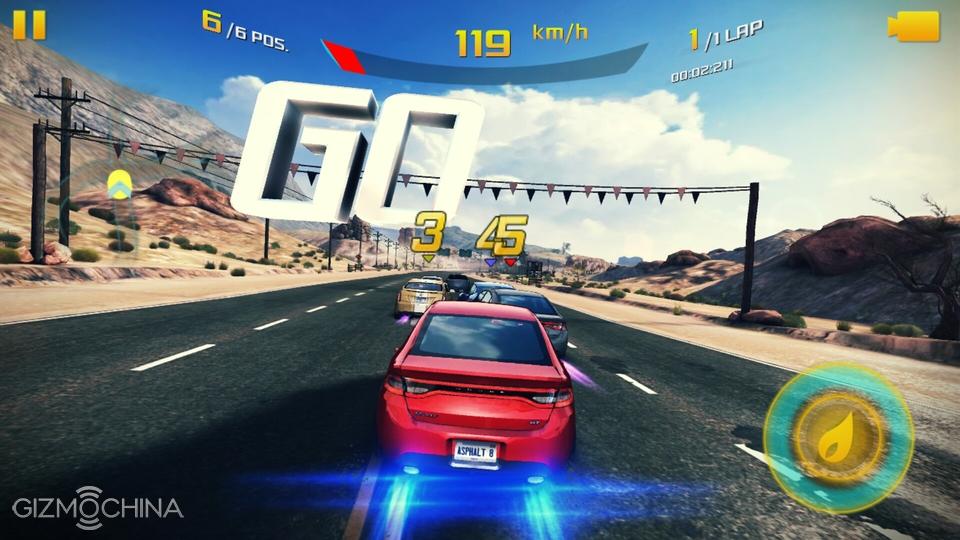This screenshot has width=960, height=540.
Task: Pause the race
Action: coord(29,25)
